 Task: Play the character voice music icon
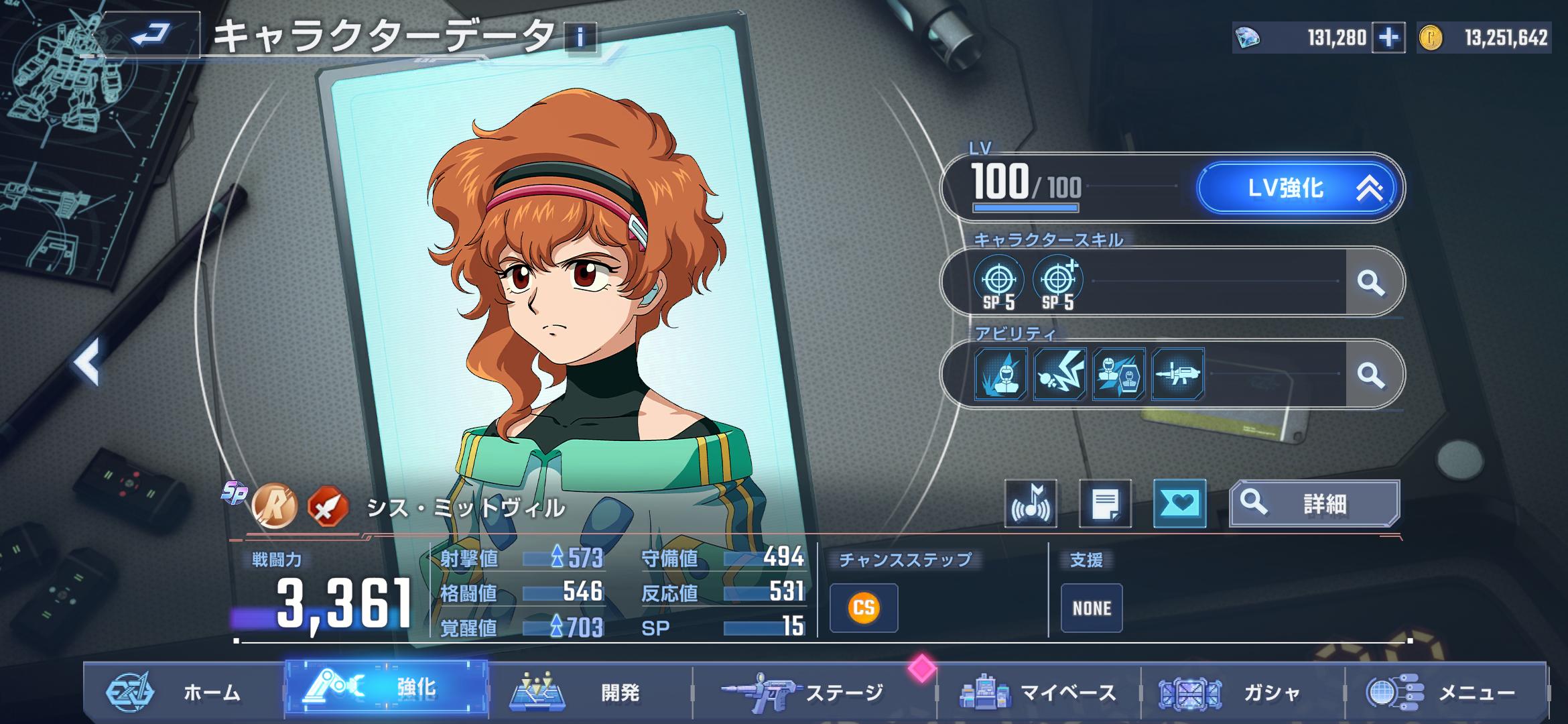[1031, 503]
